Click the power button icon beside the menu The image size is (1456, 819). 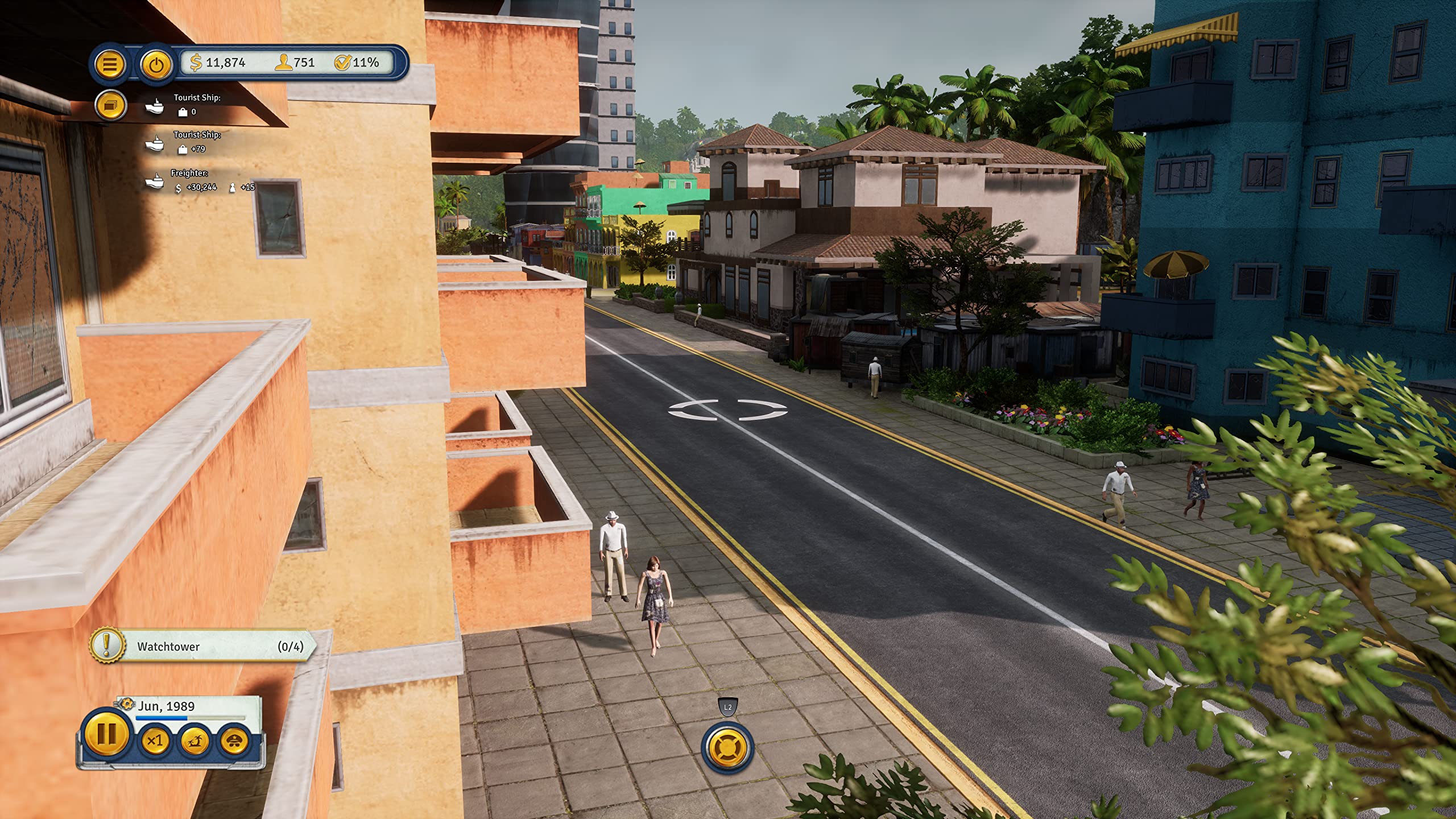155,63
